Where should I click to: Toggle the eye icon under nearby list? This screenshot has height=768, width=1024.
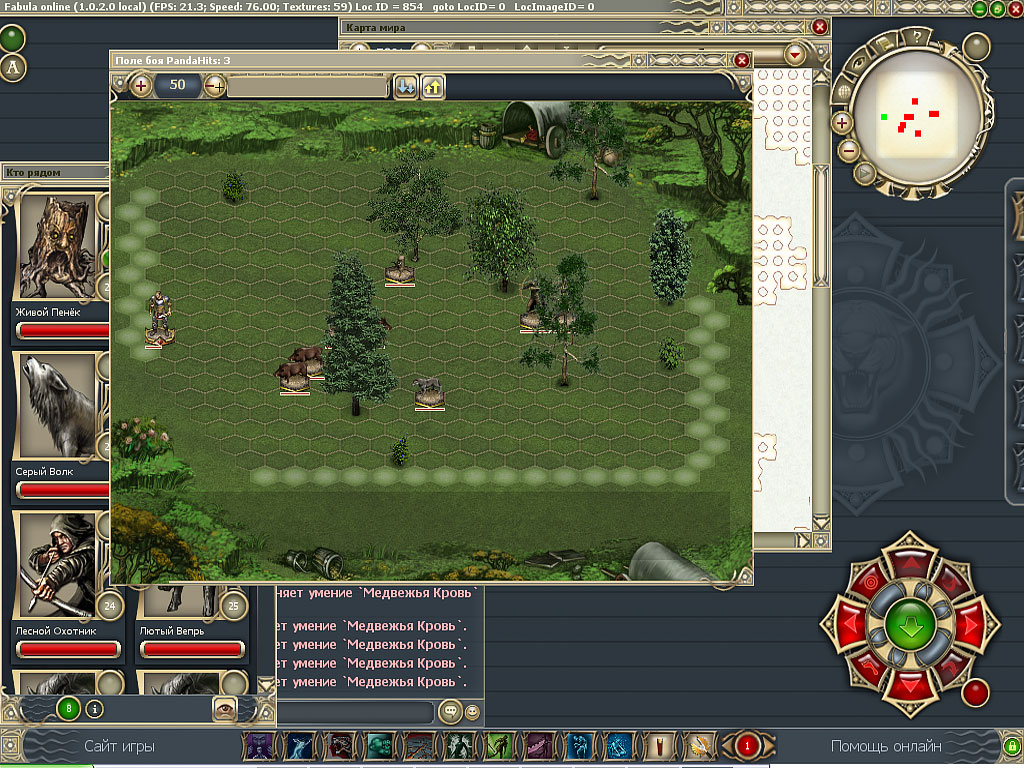(226, 708)
